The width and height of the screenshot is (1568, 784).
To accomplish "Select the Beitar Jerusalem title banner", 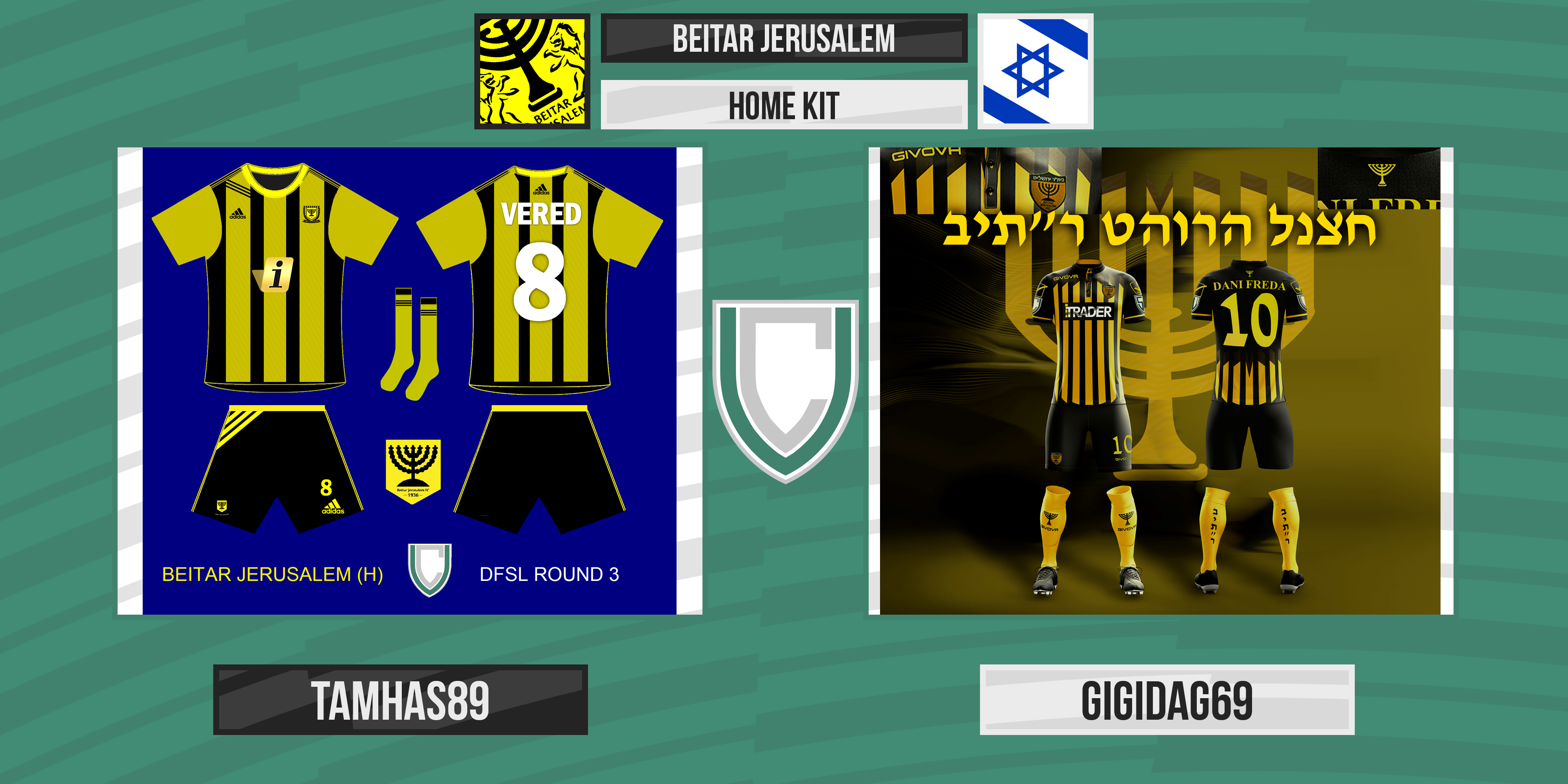I will click(x=783, y=38).
